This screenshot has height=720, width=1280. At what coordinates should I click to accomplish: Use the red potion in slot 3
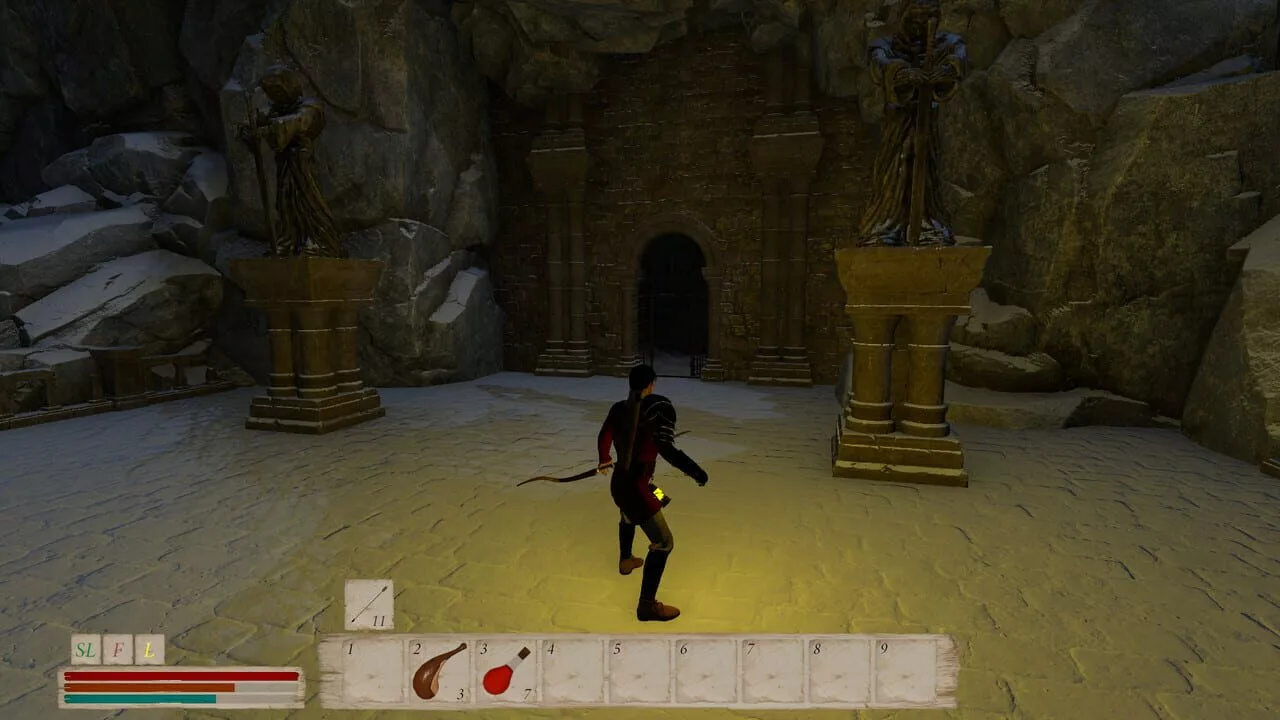click(x=506, y=671)
